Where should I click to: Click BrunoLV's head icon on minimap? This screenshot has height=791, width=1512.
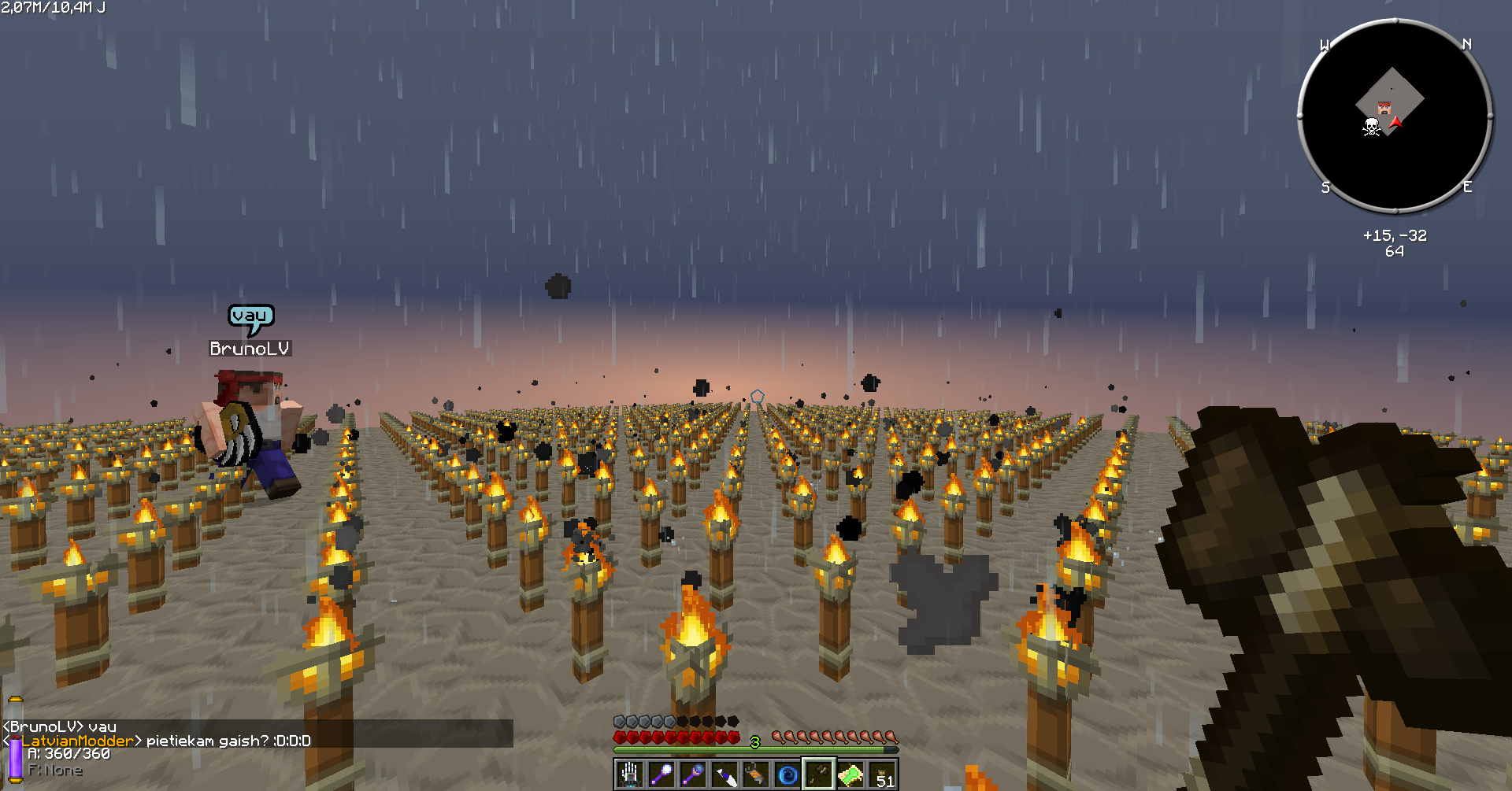coord(1384,108)
